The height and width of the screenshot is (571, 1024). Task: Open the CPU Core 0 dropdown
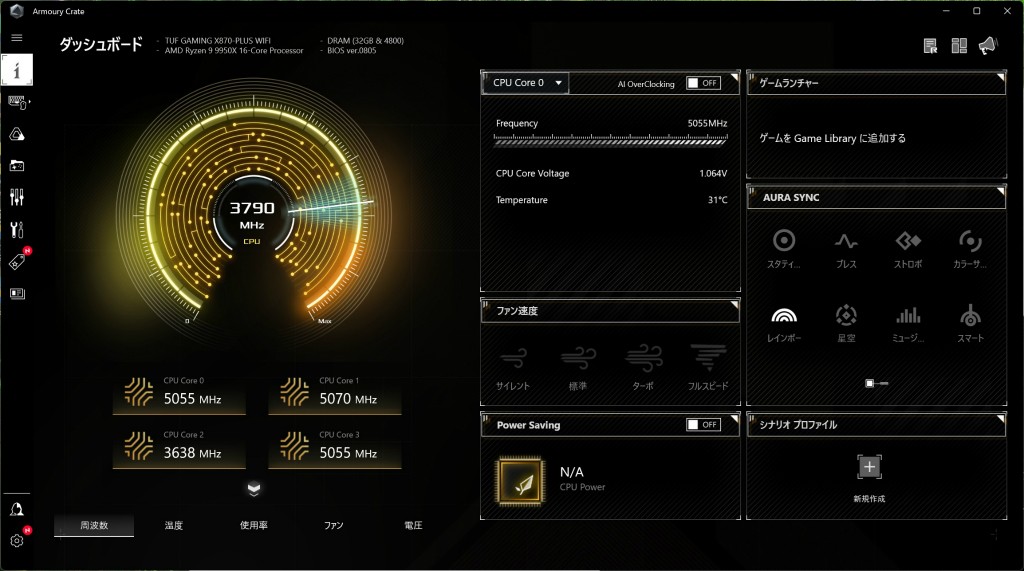click(x=526, y=83)
